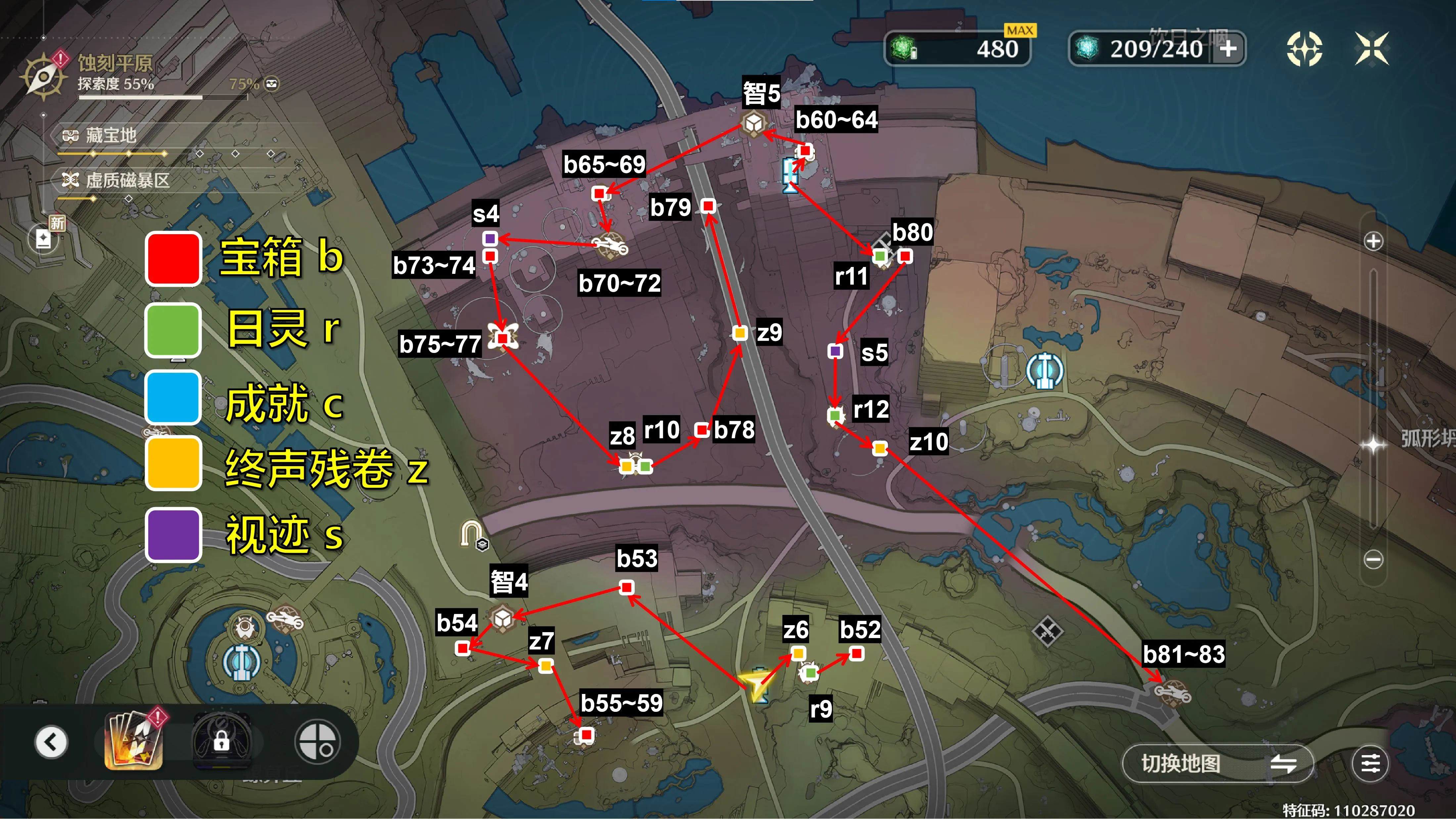Image resolution: width=1456 pixels, height=819 pixels.
Task: Open the star-shaped navigation icon beside the X
Action: click(1304, 49)
